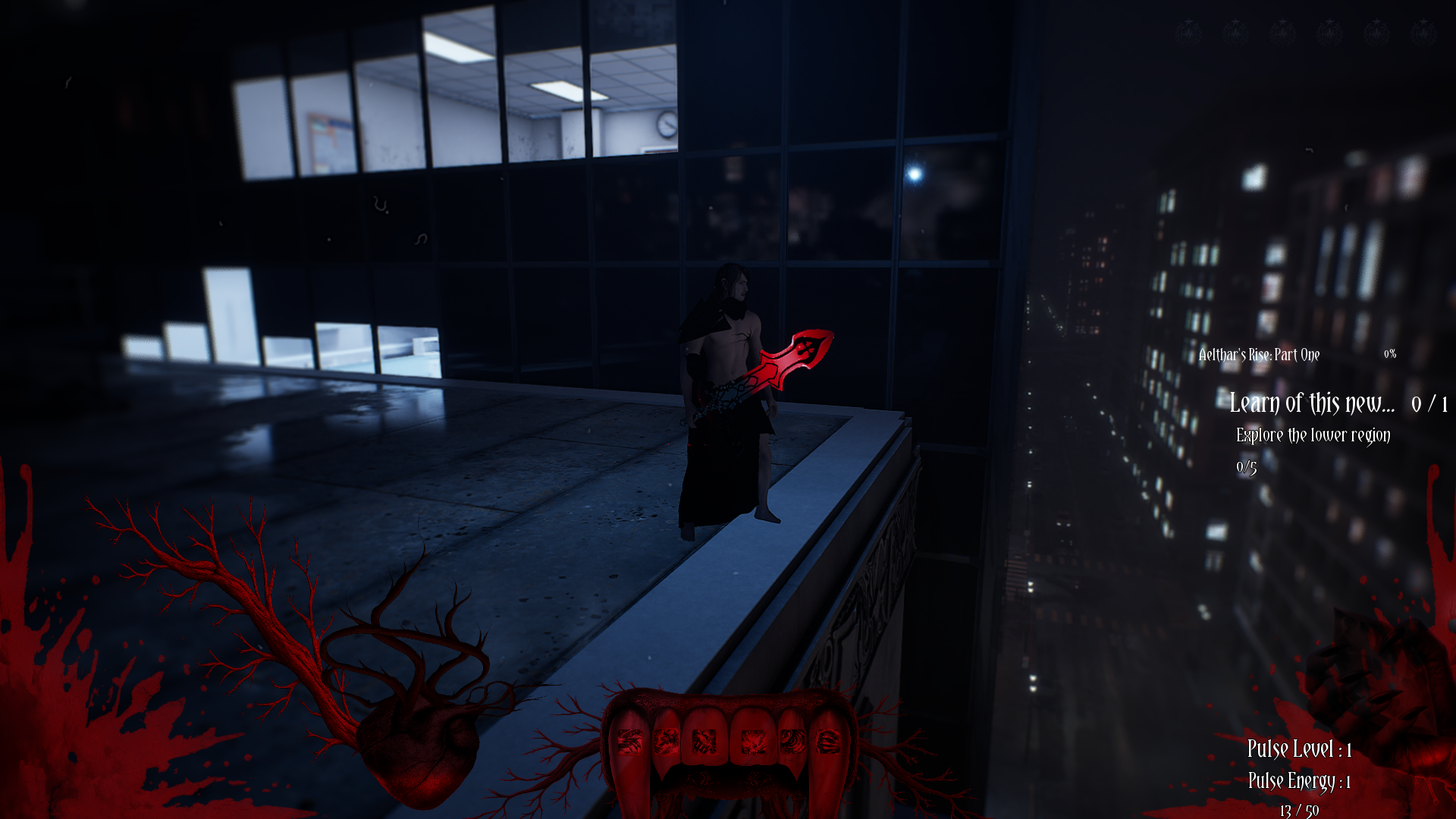The height and width of the screenshot is (819, 1456).
Task: Click the 0% quest progress indicator
Action: (x=1392, y=353)
